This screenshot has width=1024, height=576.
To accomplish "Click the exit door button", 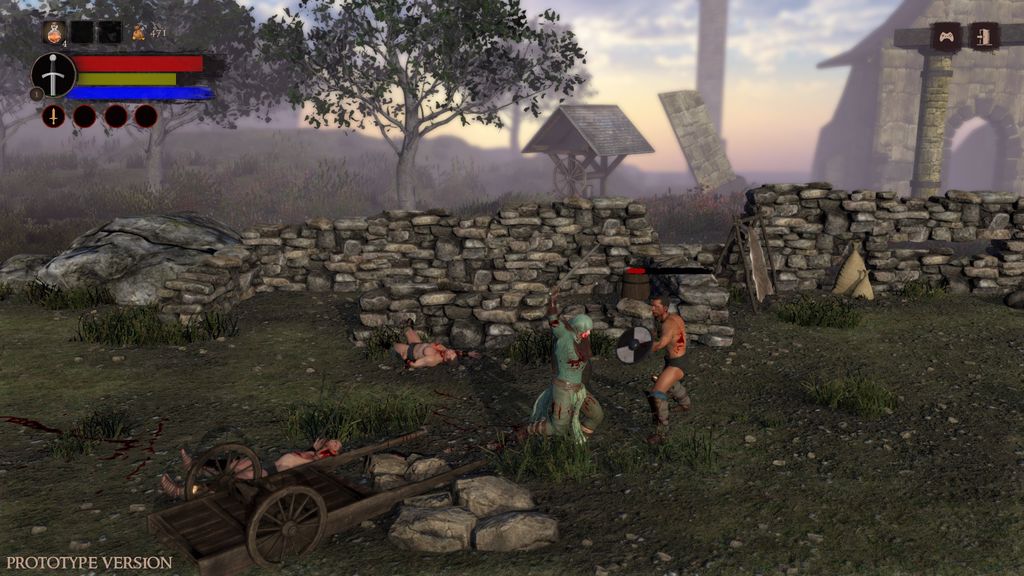I will click(x=984, y=37).
